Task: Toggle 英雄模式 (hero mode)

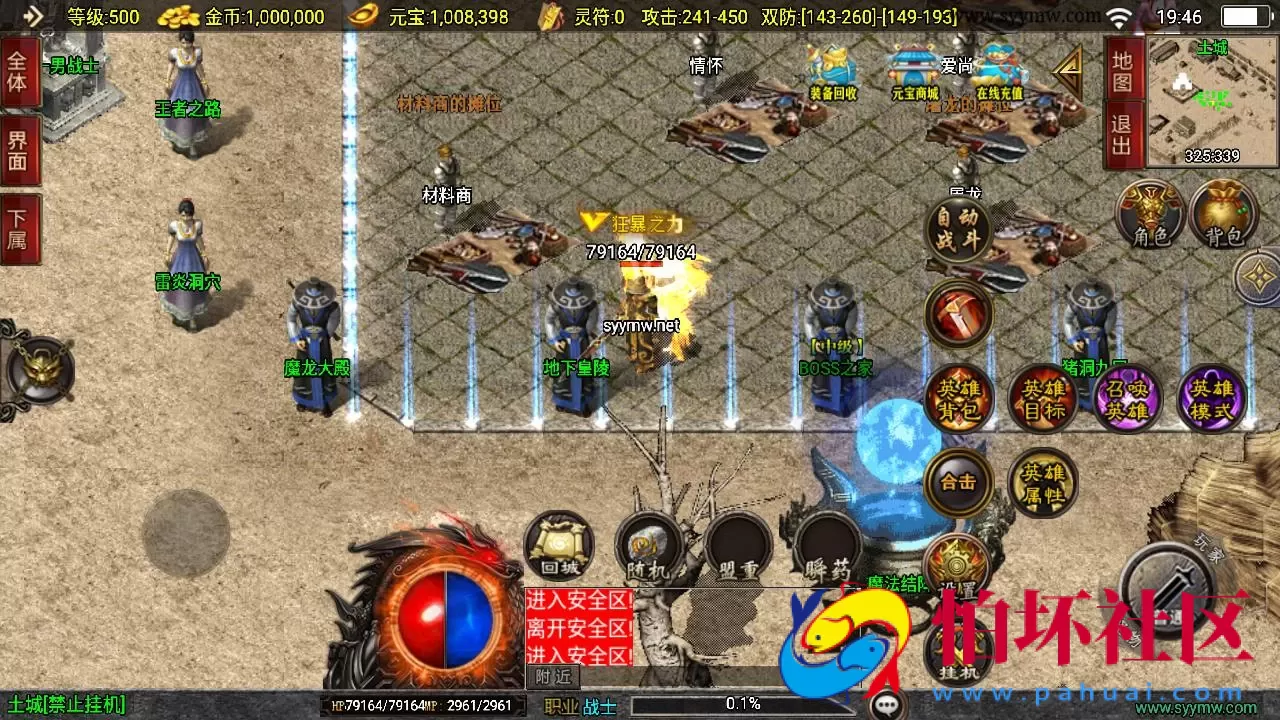Action: pyautogui.click(x=1211, y=398)
